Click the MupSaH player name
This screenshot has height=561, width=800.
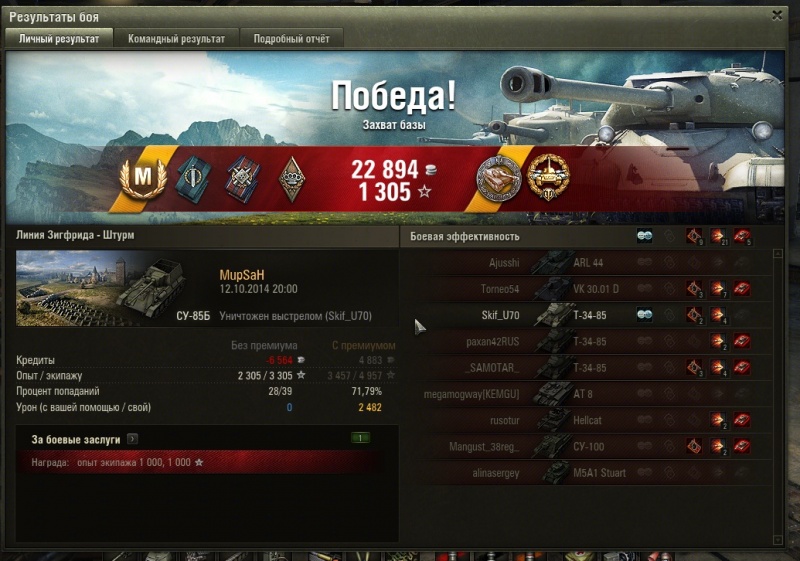point(241,275)
